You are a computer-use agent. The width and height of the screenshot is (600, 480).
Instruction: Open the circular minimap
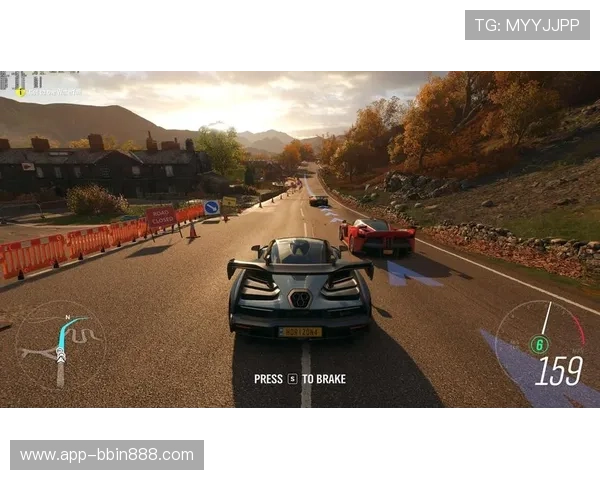(60, 346)
